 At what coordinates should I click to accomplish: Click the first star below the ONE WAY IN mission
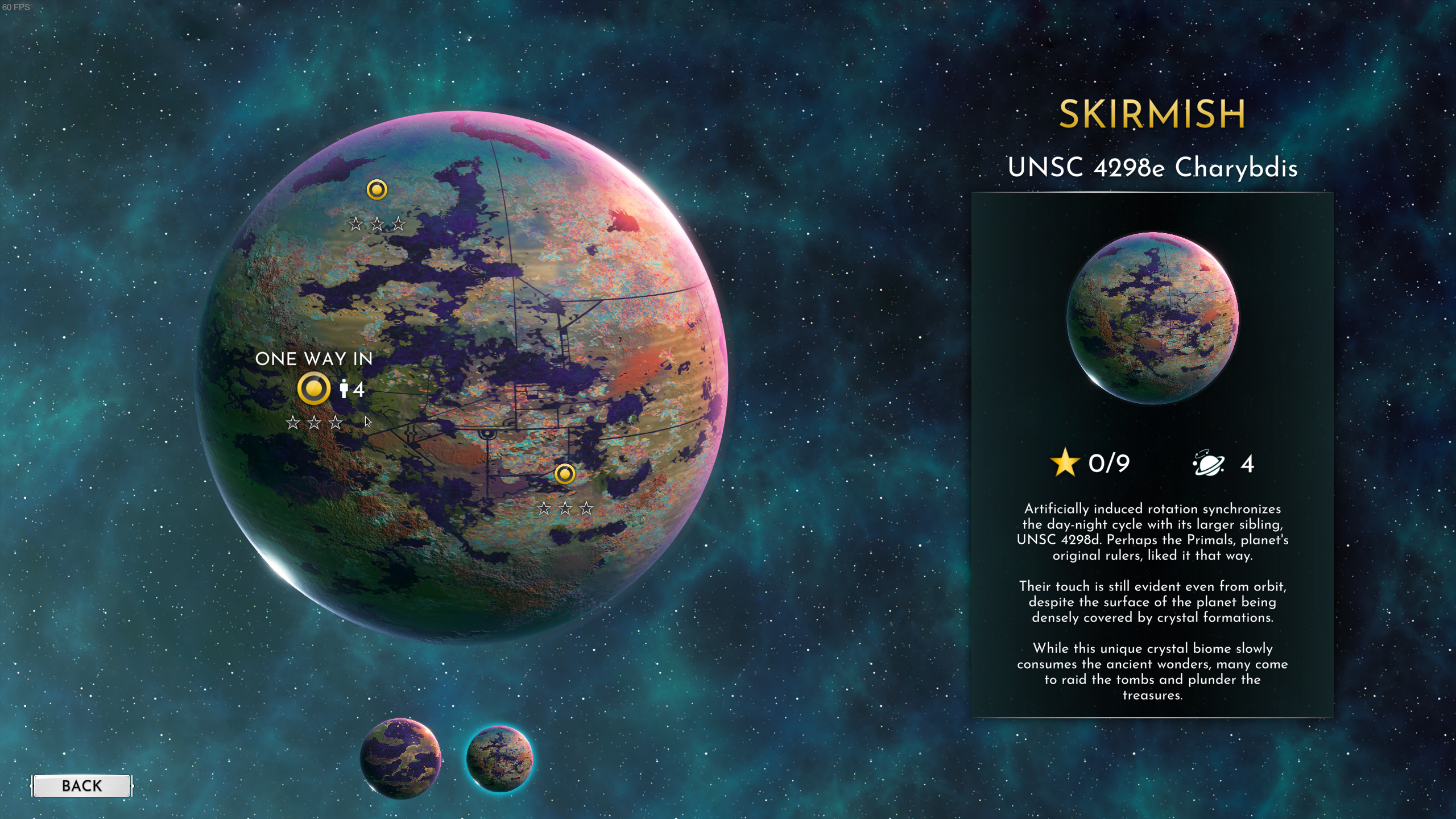[x=294, y=423]
